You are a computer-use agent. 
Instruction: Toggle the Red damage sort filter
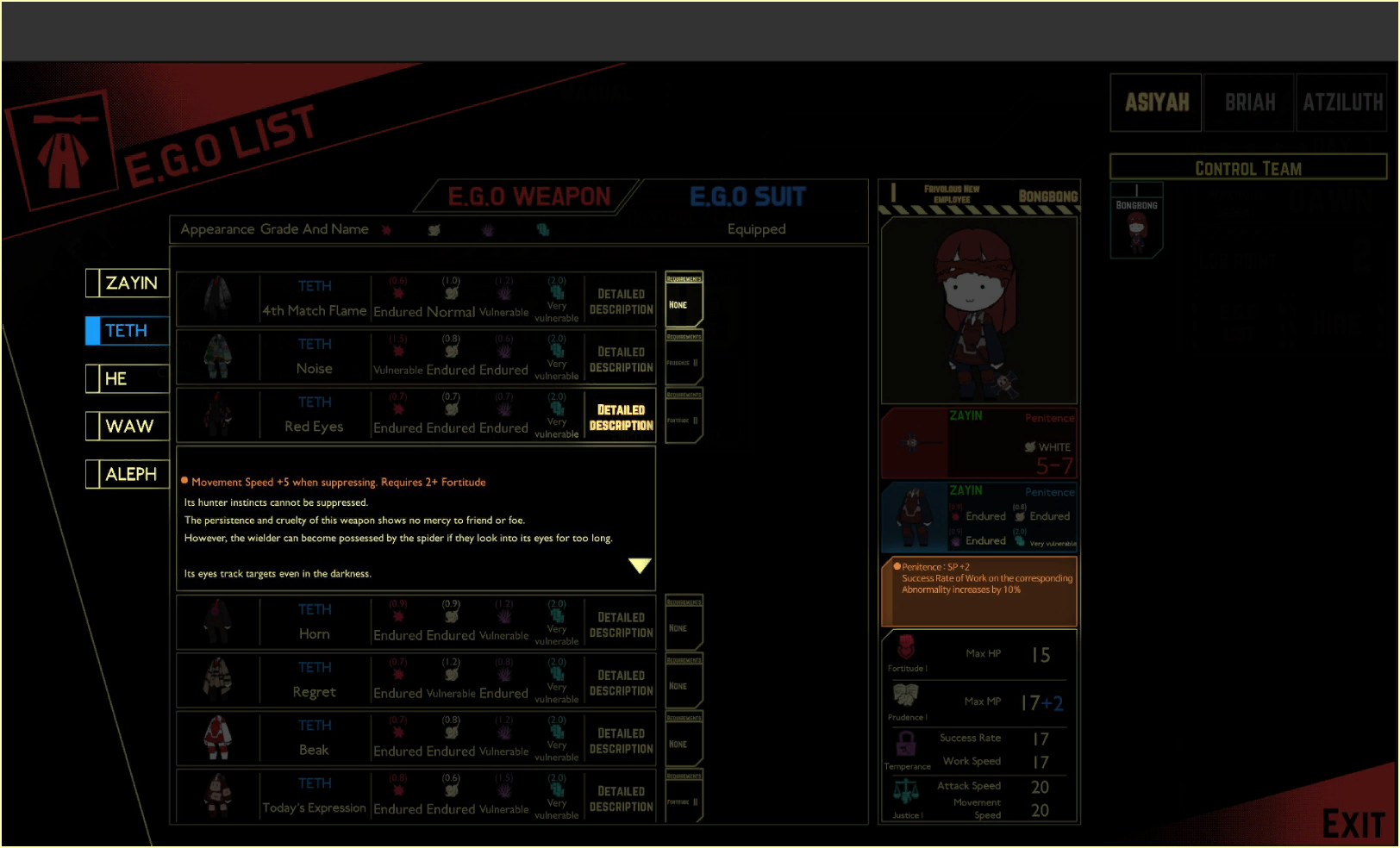387,229
